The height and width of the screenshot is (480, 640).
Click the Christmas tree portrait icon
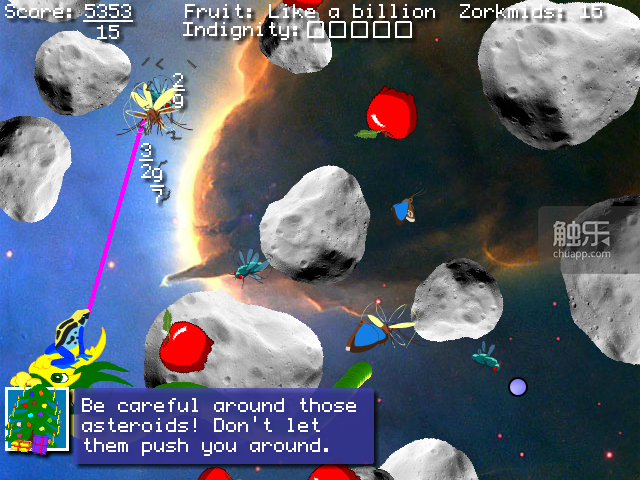click(x=36, y=420)
